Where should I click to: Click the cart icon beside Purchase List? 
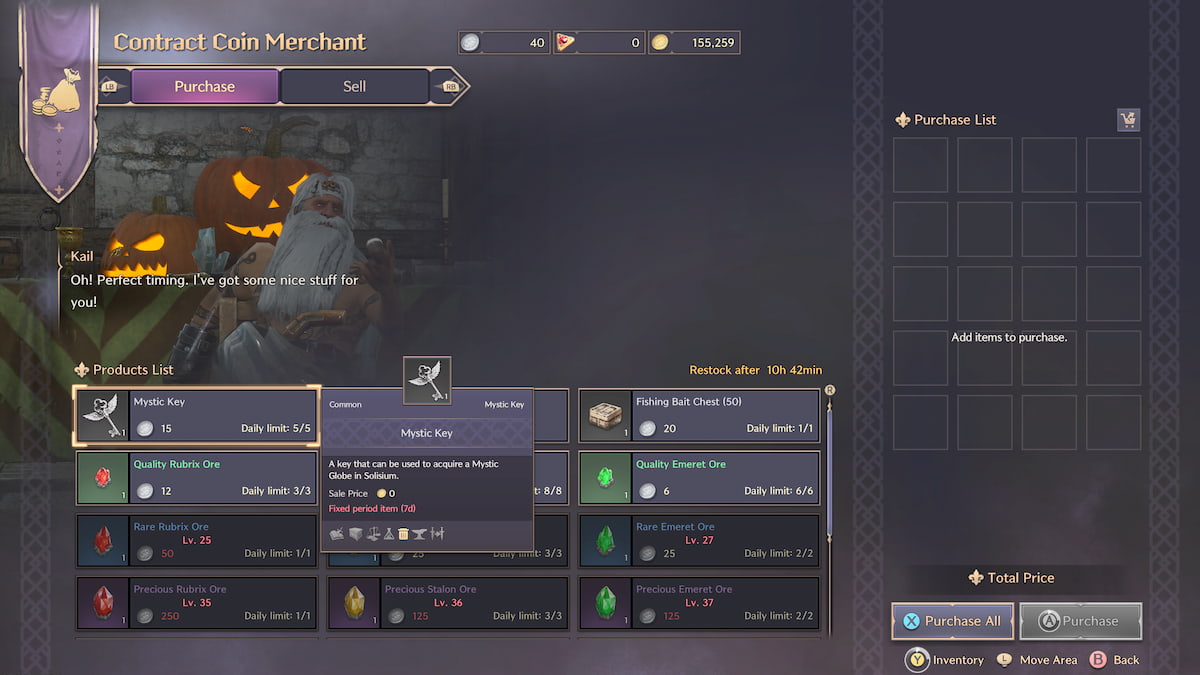point(1128,120)
